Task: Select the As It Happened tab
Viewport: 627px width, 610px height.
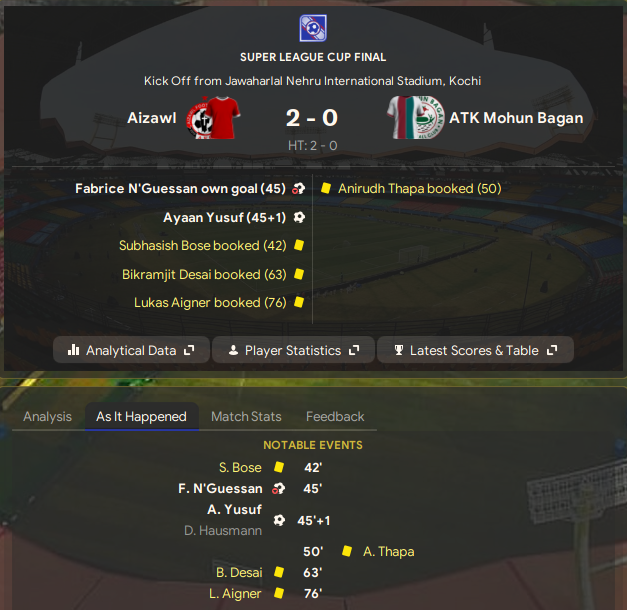Action: pyautogui.click(x=141, y=417)
